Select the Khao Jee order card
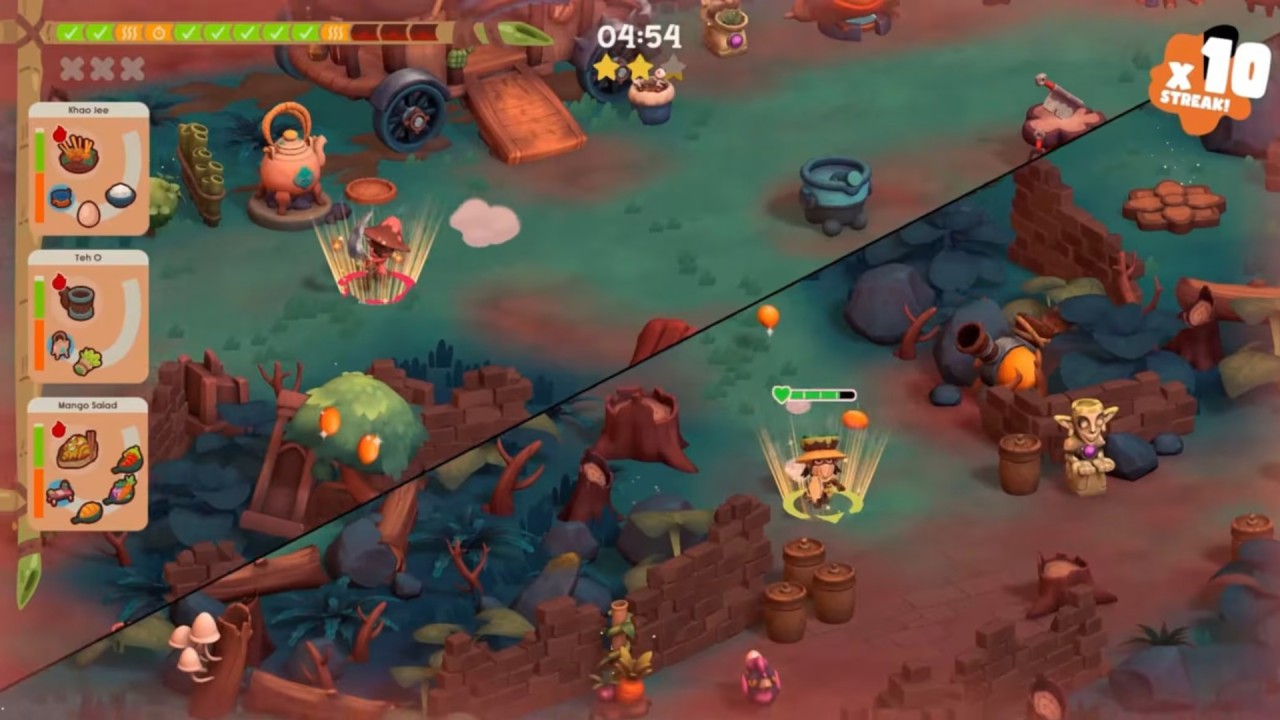The width and height of the screenshot is (1280, 720). [89, 168]
